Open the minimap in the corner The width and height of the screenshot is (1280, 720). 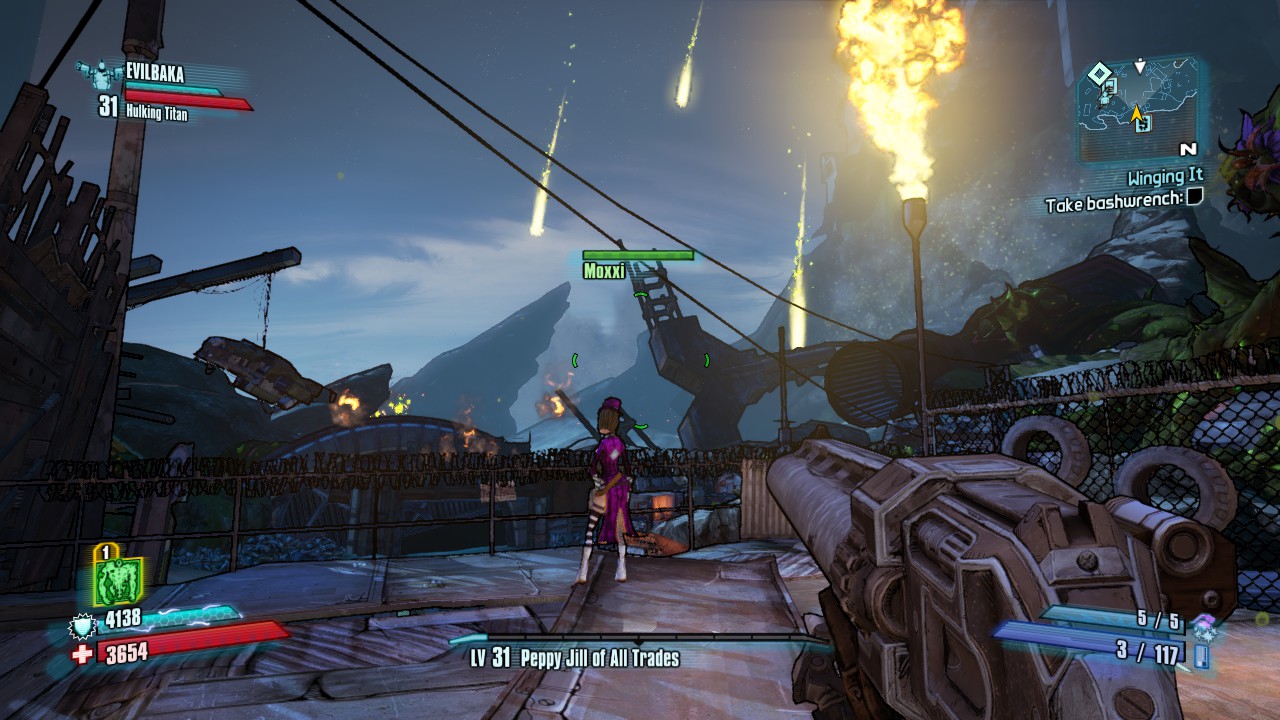(1138, 108)
